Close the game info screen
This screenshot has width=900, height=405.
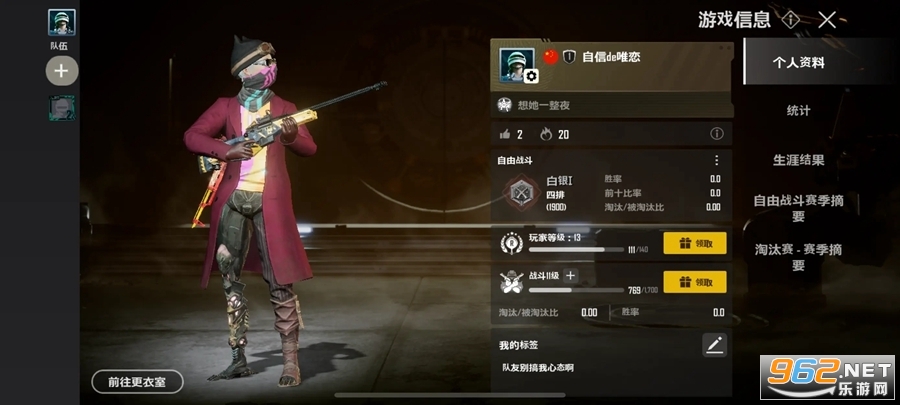click(827, 19)
